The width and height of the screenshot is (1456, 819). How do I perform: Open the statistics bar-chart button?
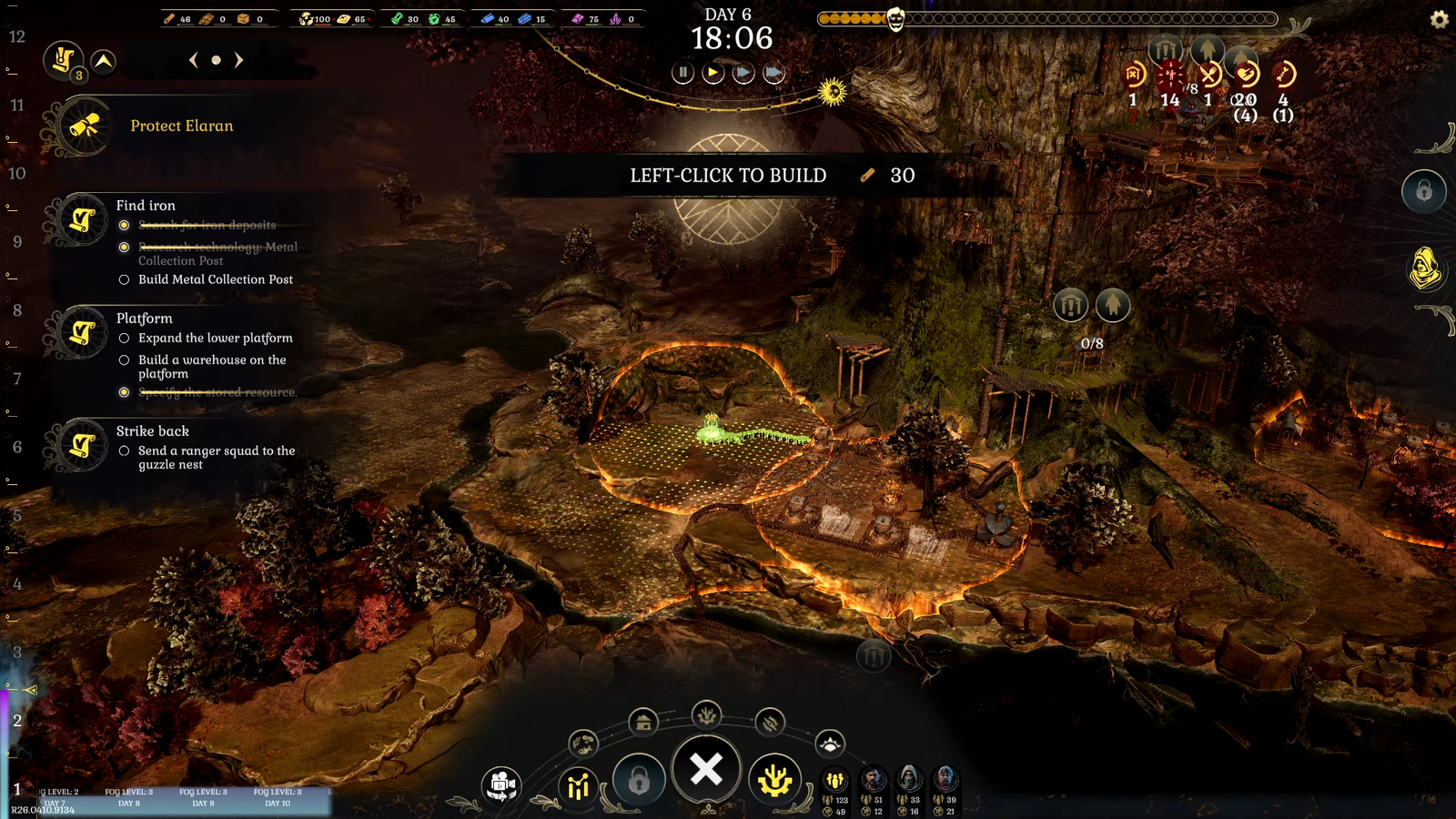(579, 784)
